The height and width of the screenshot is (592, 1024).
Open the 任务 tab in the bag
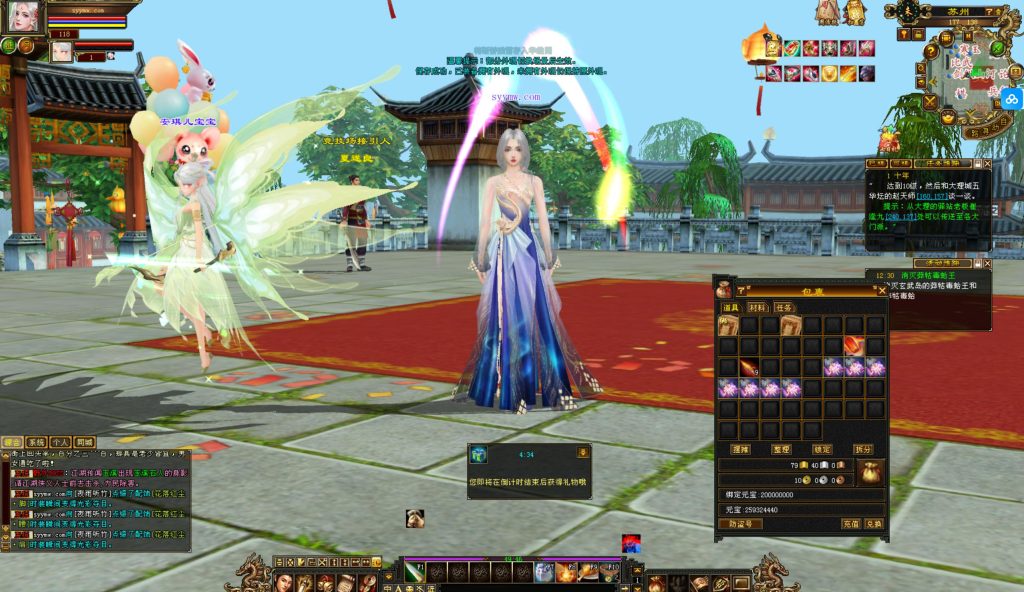[x=784, y=307]
